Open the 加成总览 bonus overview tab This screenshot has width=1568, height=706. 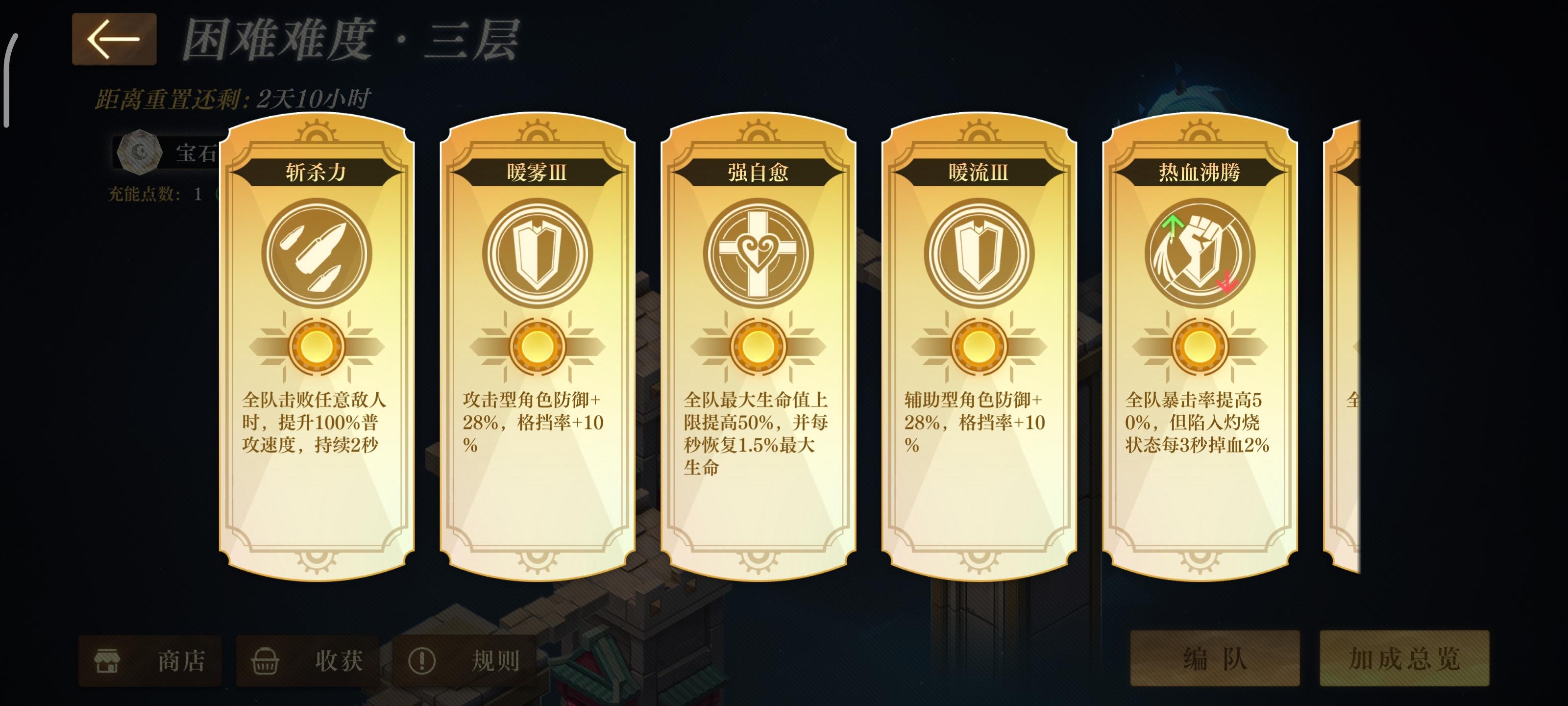click(x=1404, y=660)
